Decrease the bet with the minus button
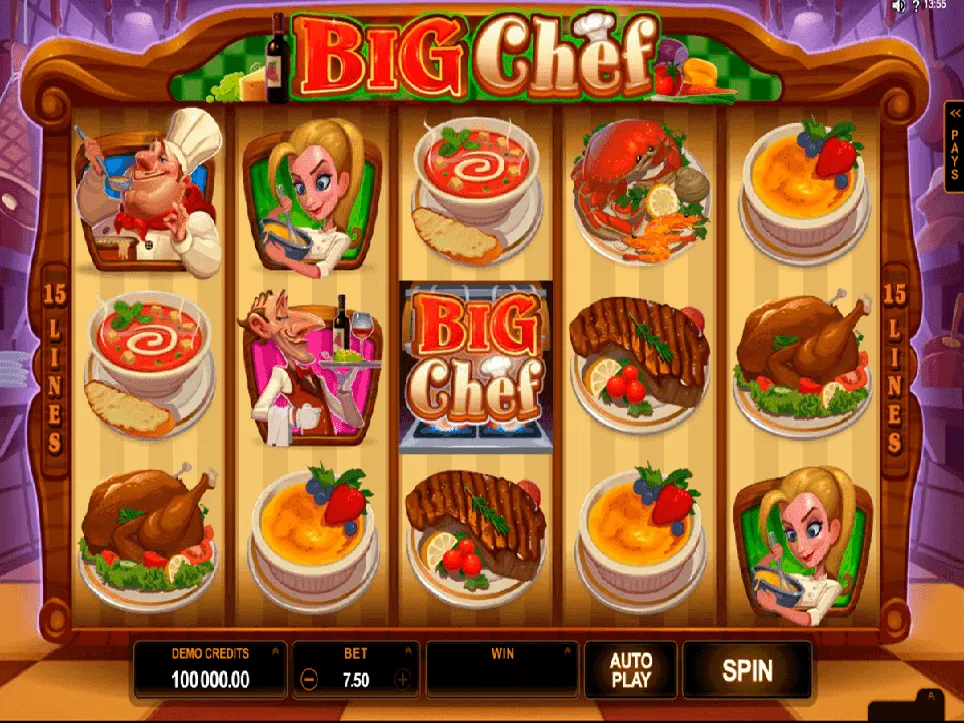The width and height of the screenshot is (964, 723). pos(309,680)
